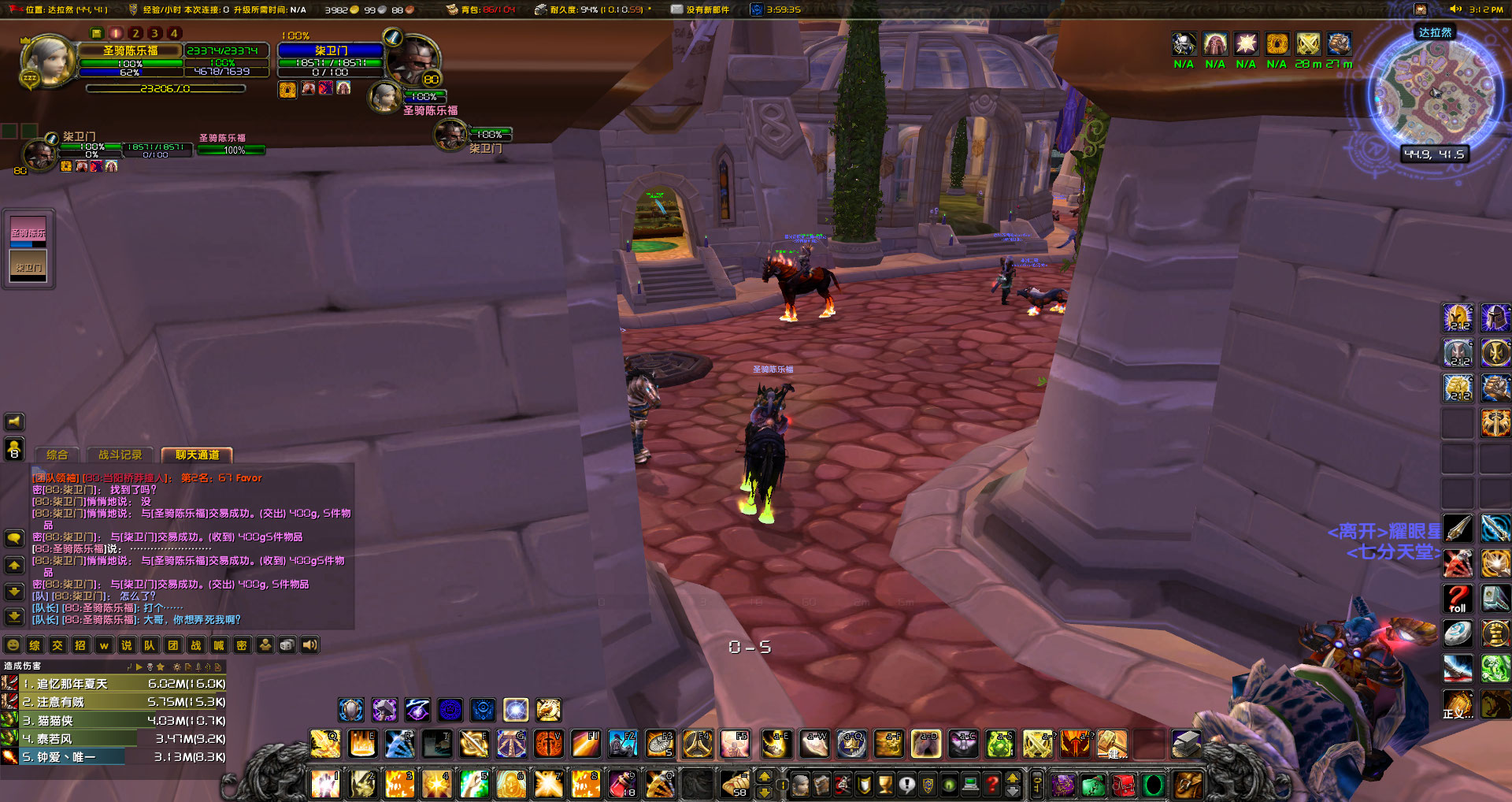This screenshot has height=802, width=1512.
Task: Switch to the 战斗记录 chat tab
Action: click(x=120, y=455)
